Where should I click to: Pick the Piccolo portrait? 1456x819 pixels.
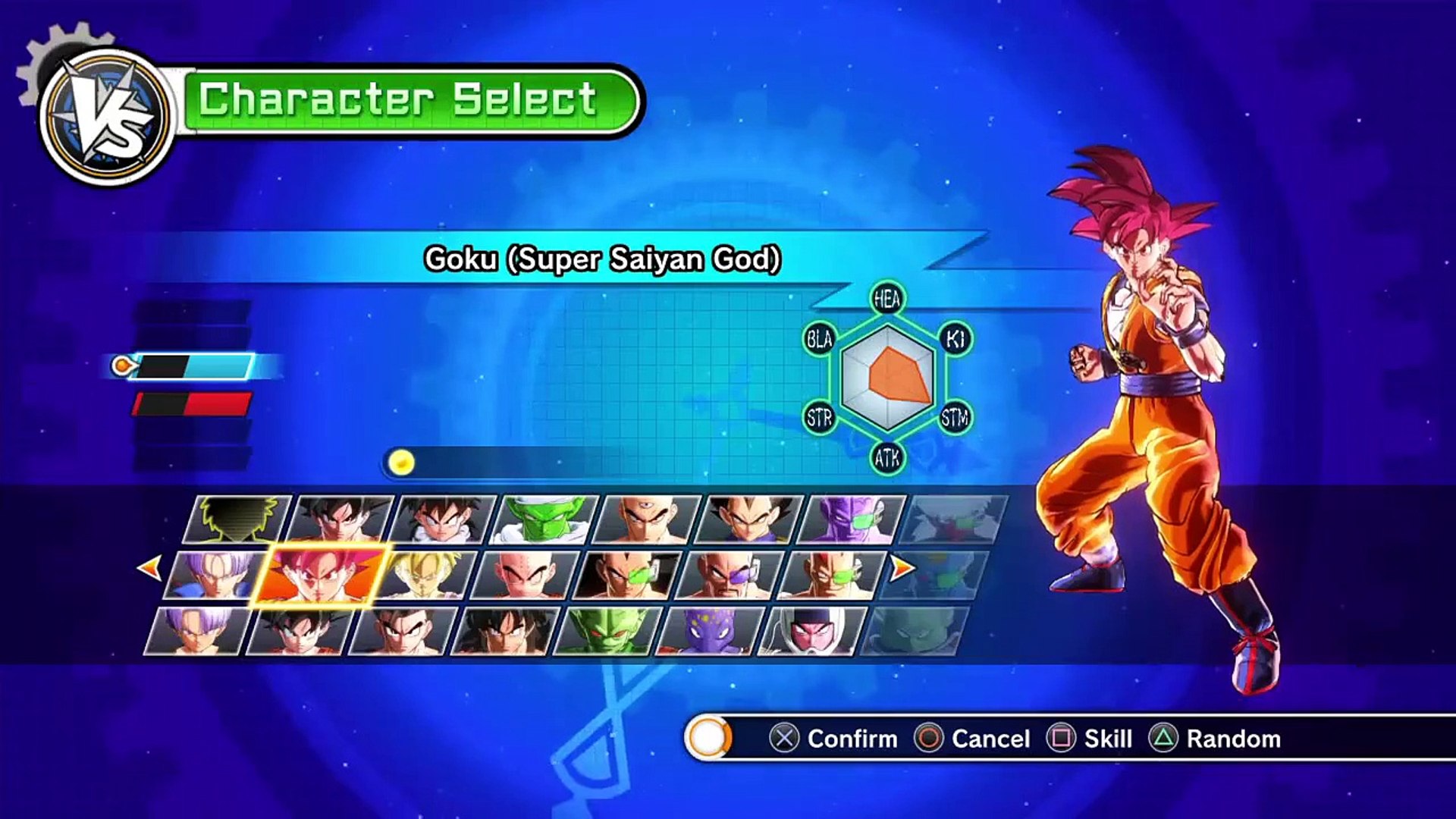546,519
